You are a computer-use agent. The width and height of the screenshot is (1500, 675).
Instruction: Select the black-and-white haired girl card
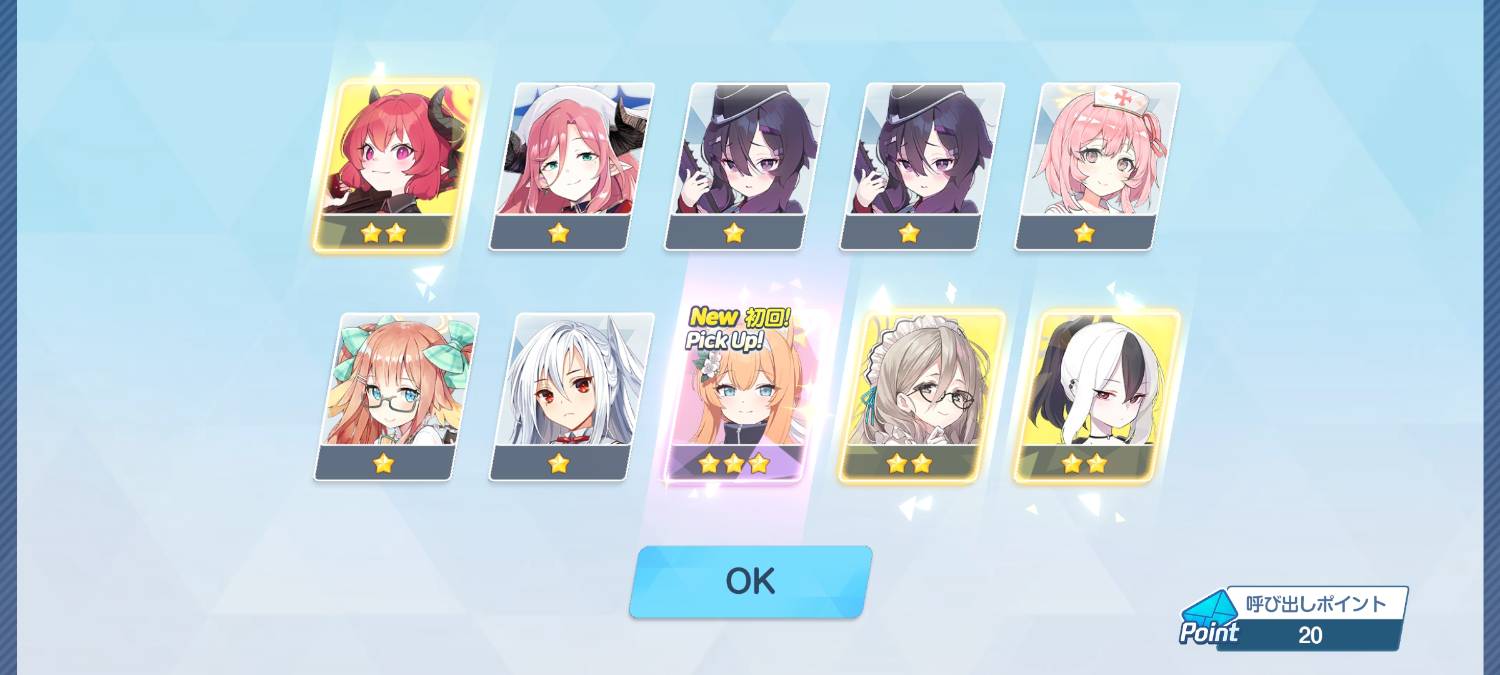(x=1097, y=395)
